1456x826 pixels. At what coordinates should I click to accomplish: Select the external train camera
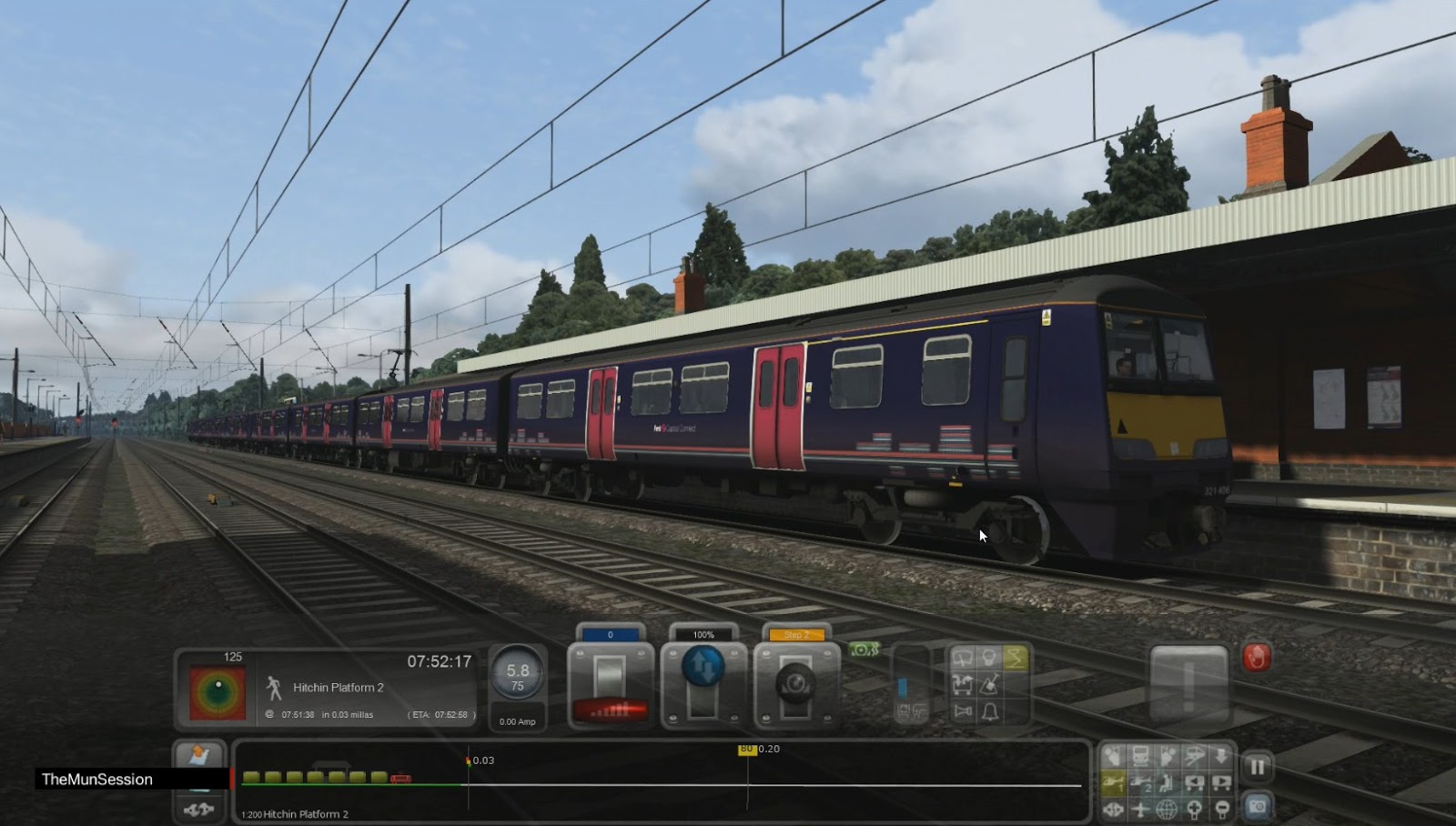coord(1141,757)
